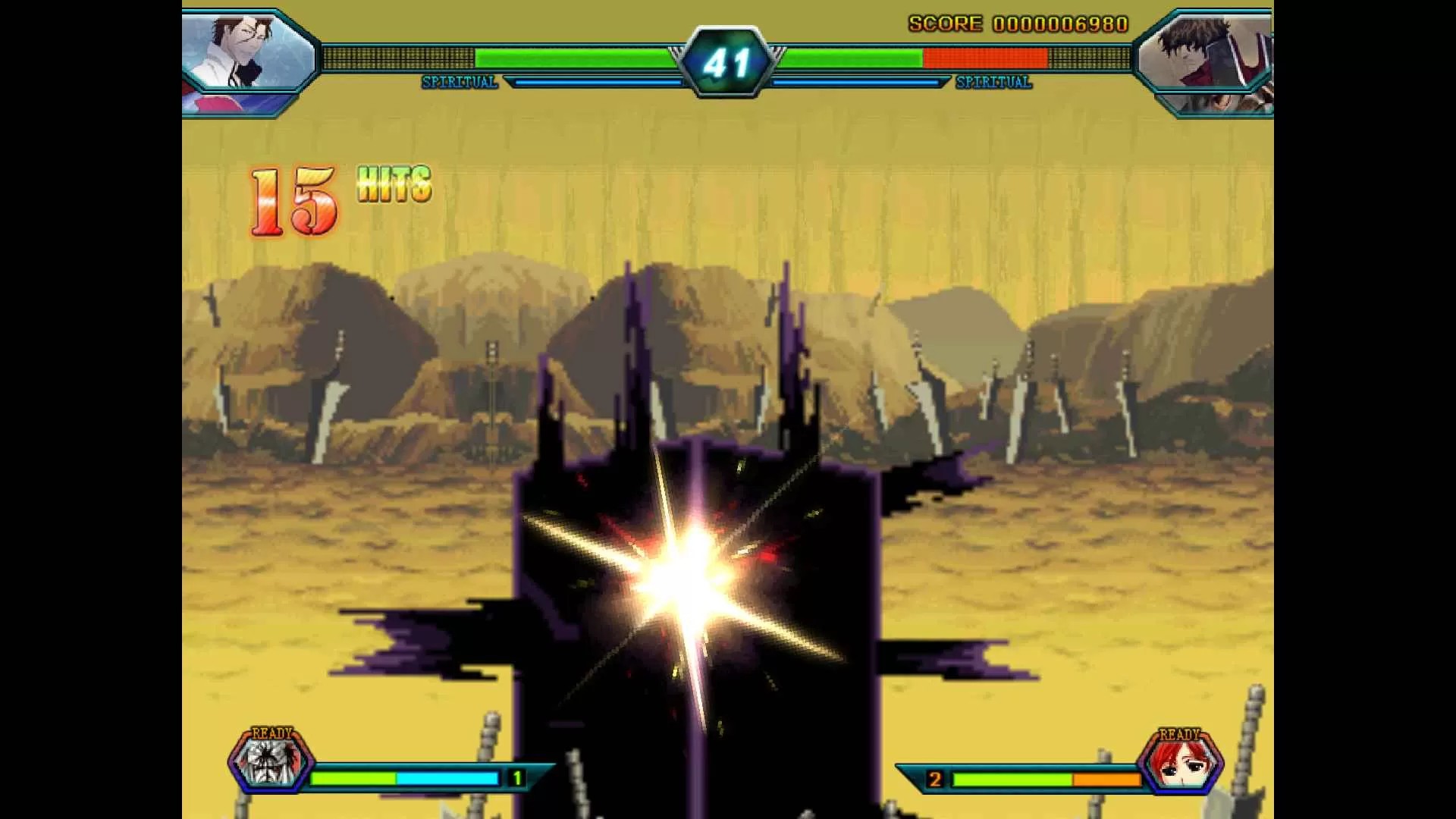Screen dimensions: 1456x819
Task: Click the left READY assist character icon
Action: [271, 761]
